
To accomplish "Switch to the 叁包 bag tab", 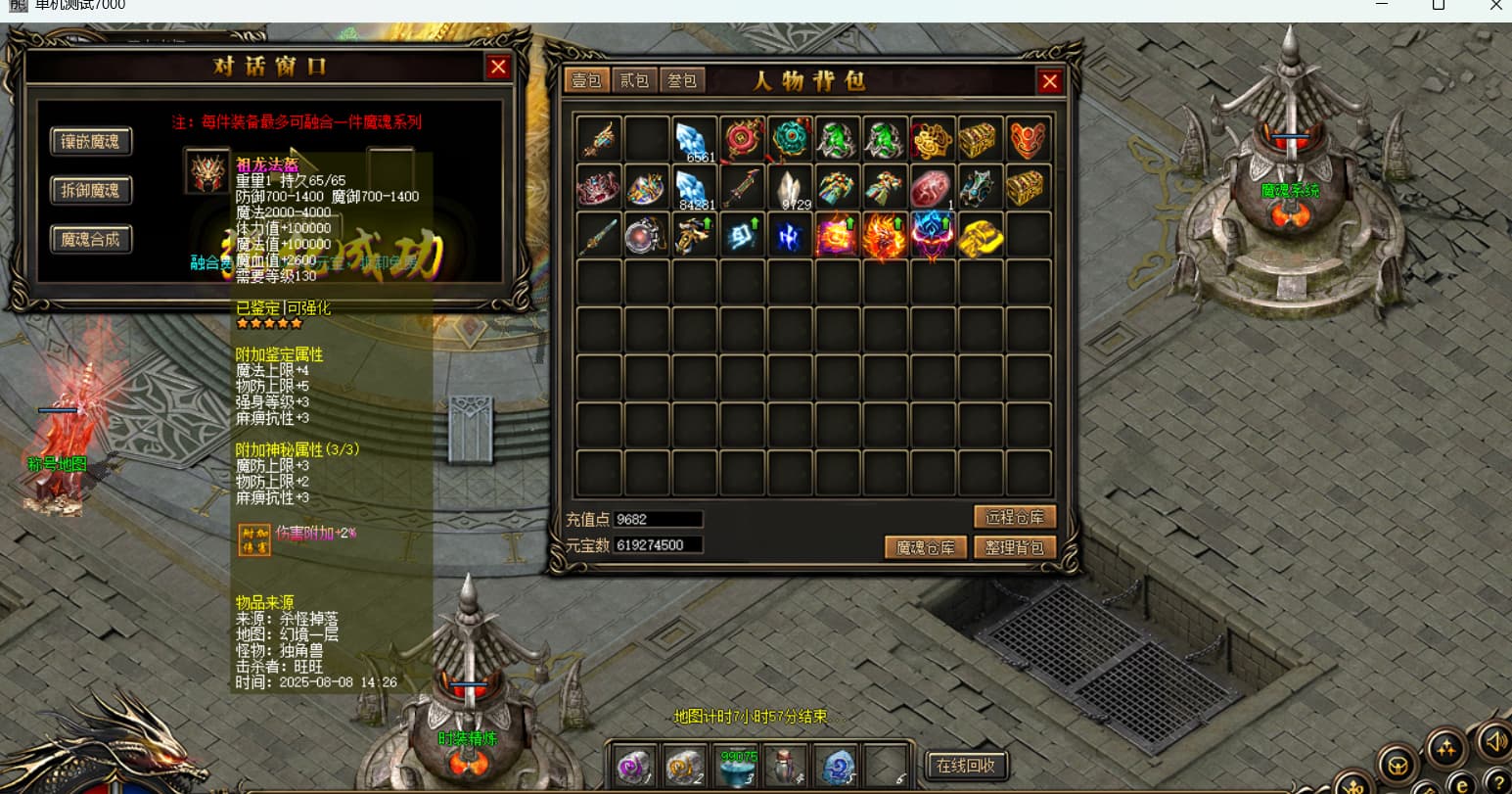I will (682, 80).
